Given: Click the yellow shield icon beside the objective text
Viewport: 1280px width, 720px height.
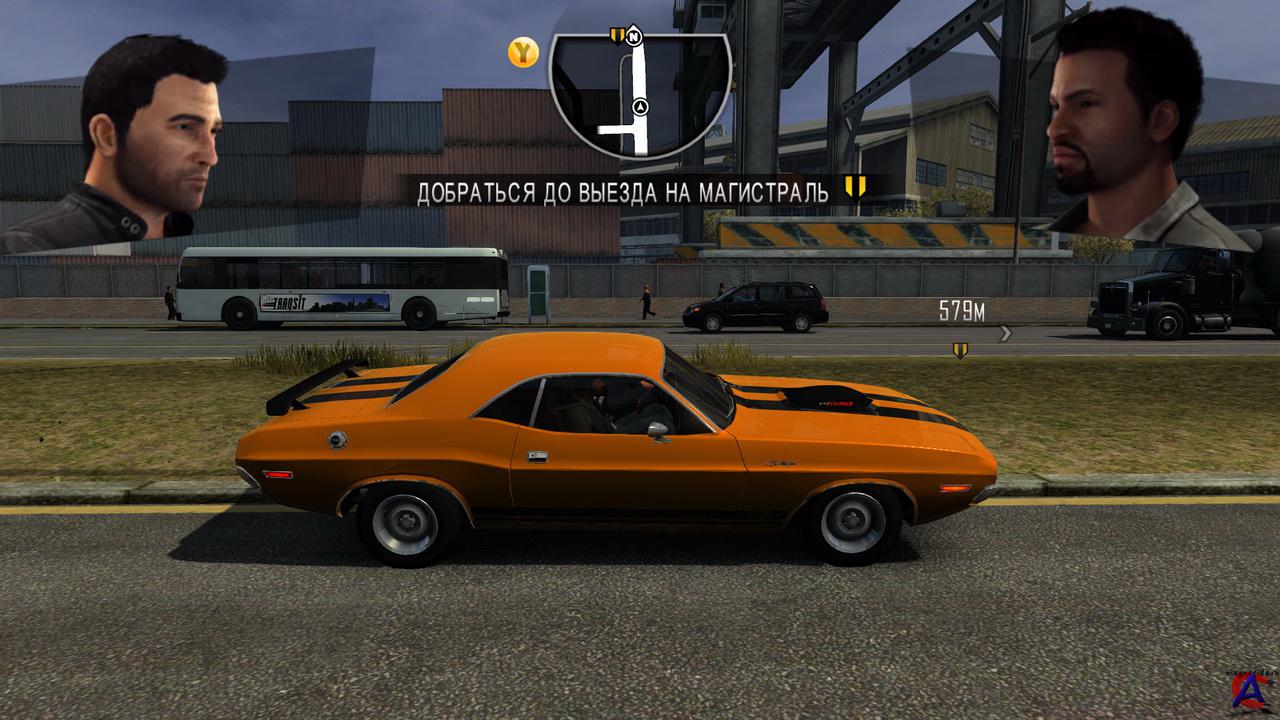Looking at the screenshot, I should (x=855, y=187).
